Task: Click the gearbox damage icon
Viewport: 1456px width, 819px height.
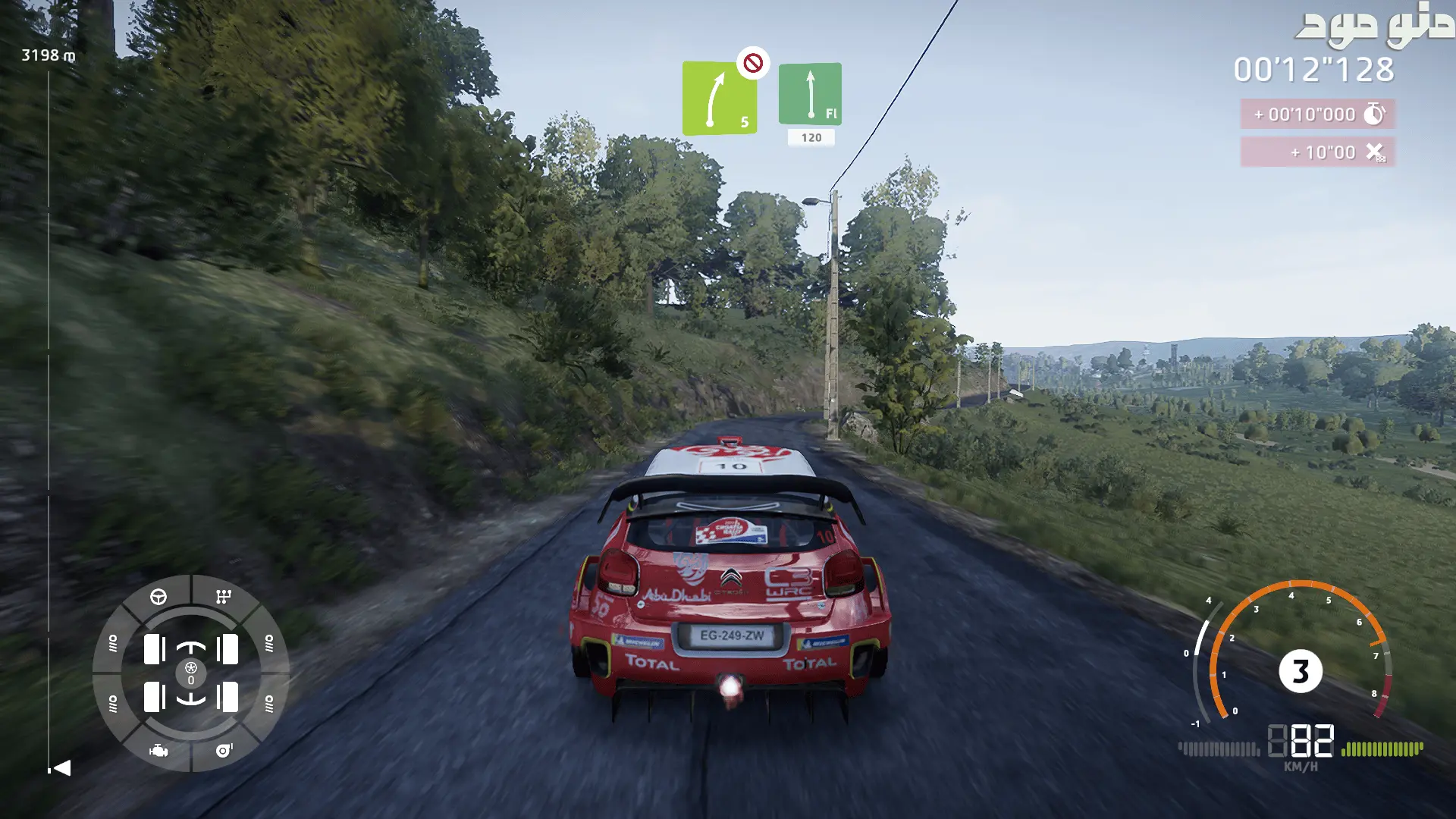Action: coord(223,597)
